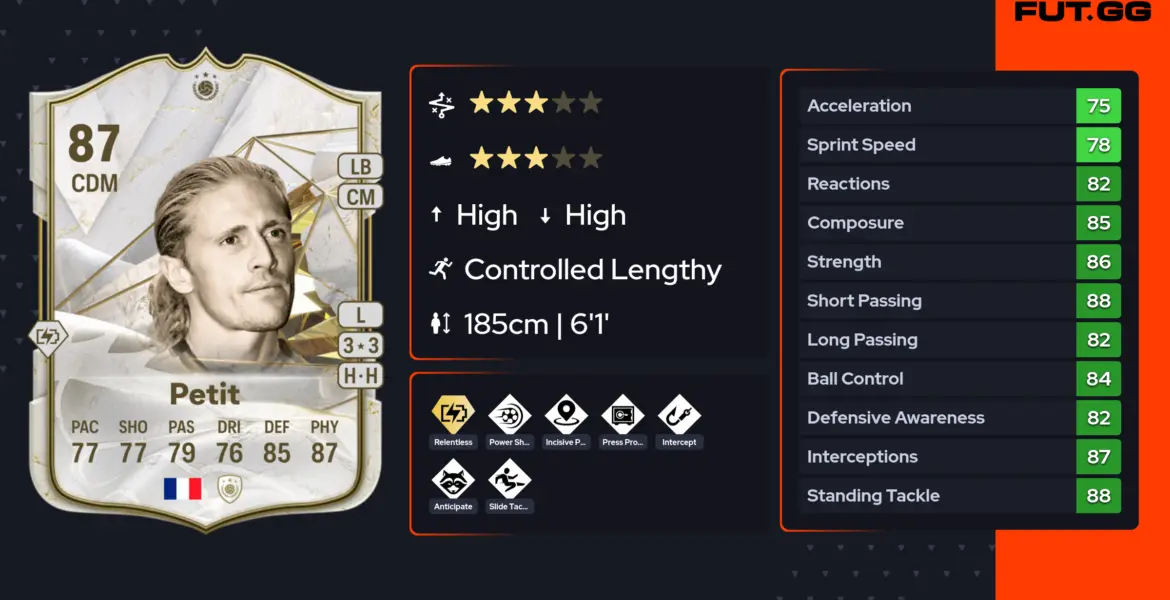This screenshot has height=600, width=1170.
Task: Choose the Press Proven playstyle icon
Action: [x=623, y=415]
